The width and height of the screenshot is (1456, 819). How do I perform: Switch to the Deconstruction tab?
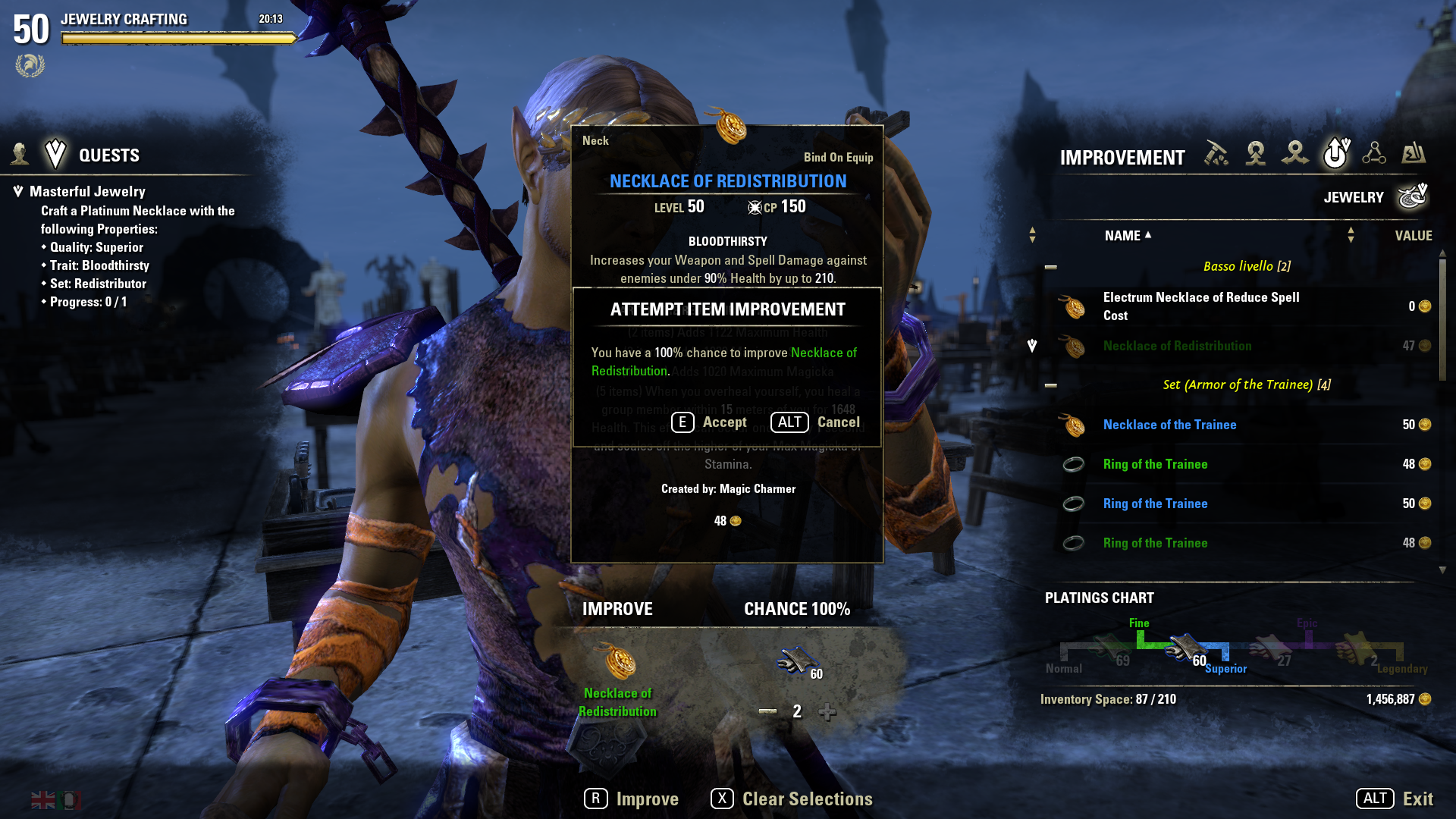1295,154
